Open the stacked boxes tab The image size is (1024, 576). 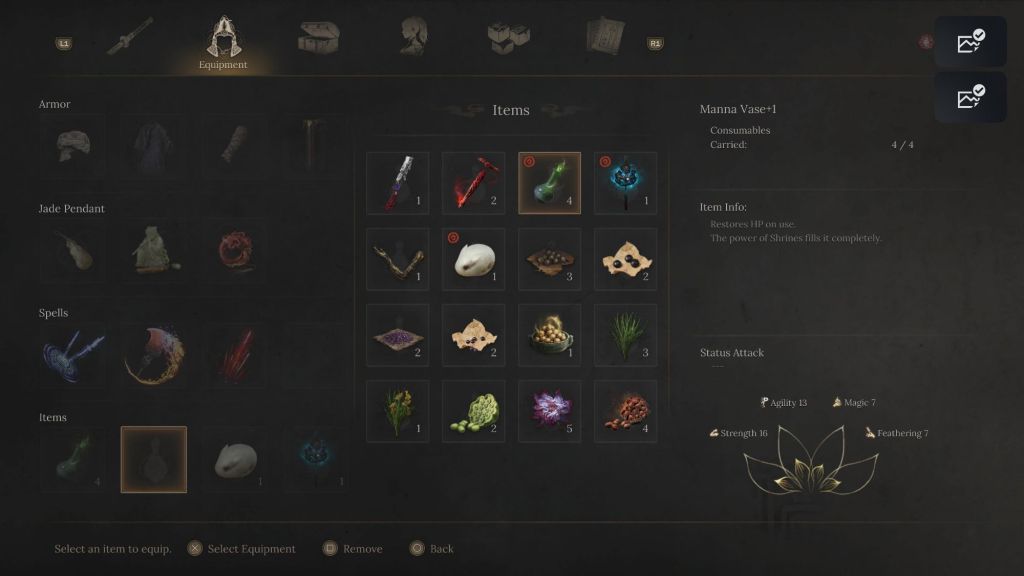tap(508, 36)
